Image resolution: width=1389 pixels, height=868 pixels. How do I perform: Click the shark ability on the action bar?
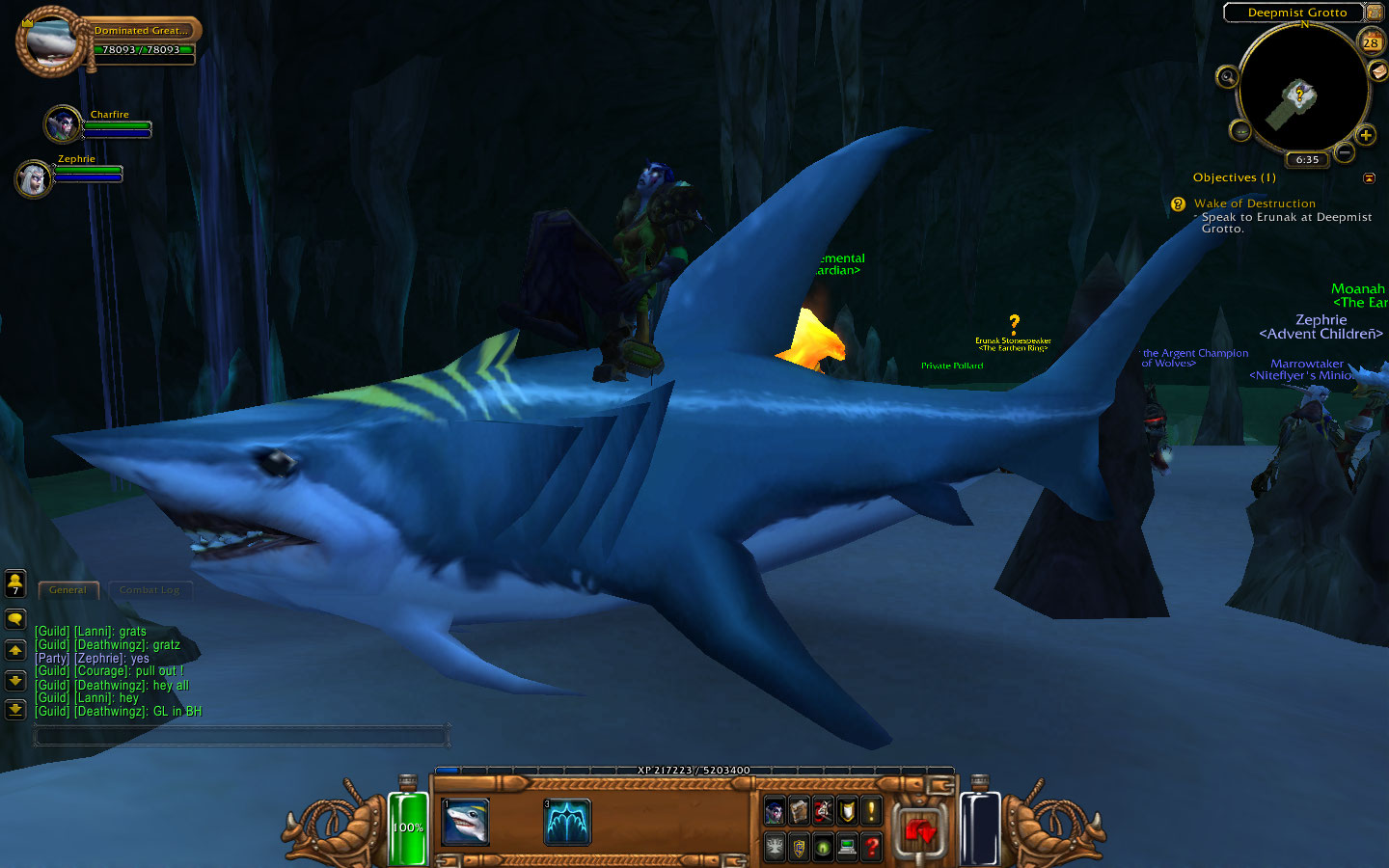coord(464,823)
